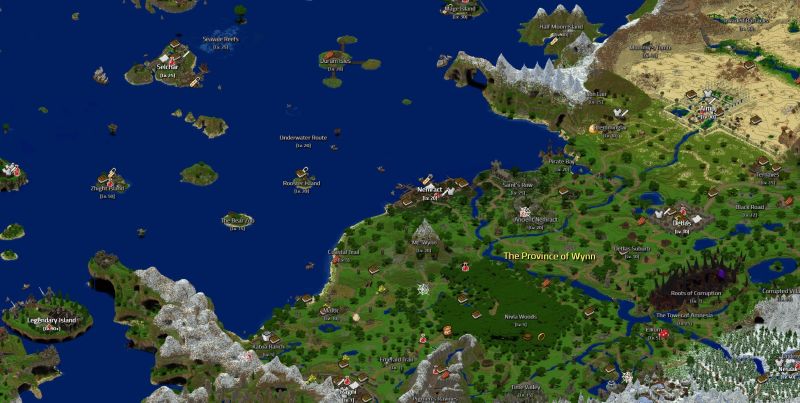Click the Nivla Woods region label

click(x=520, y=316)
